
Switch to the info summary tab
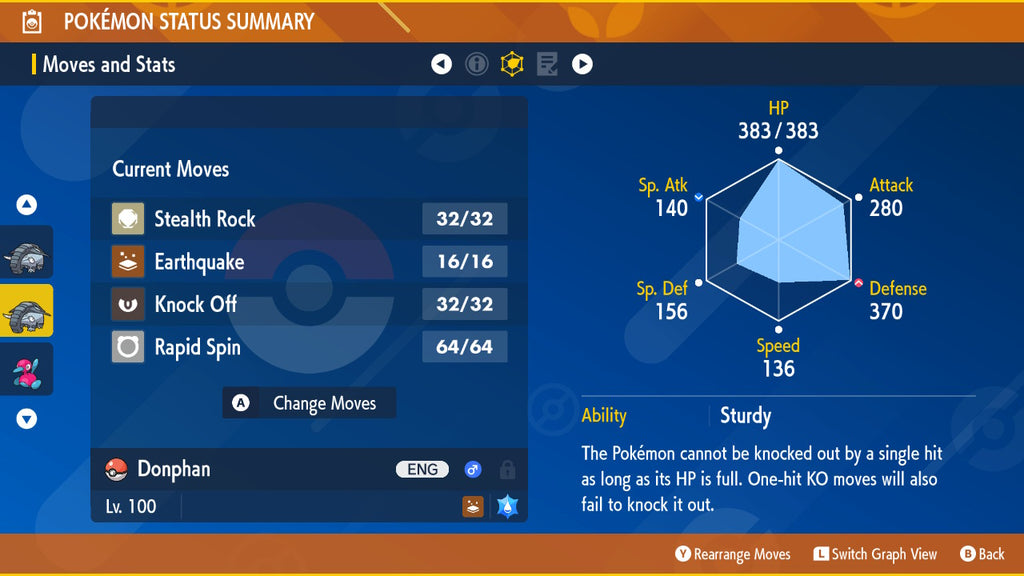(x=477, y=64)
